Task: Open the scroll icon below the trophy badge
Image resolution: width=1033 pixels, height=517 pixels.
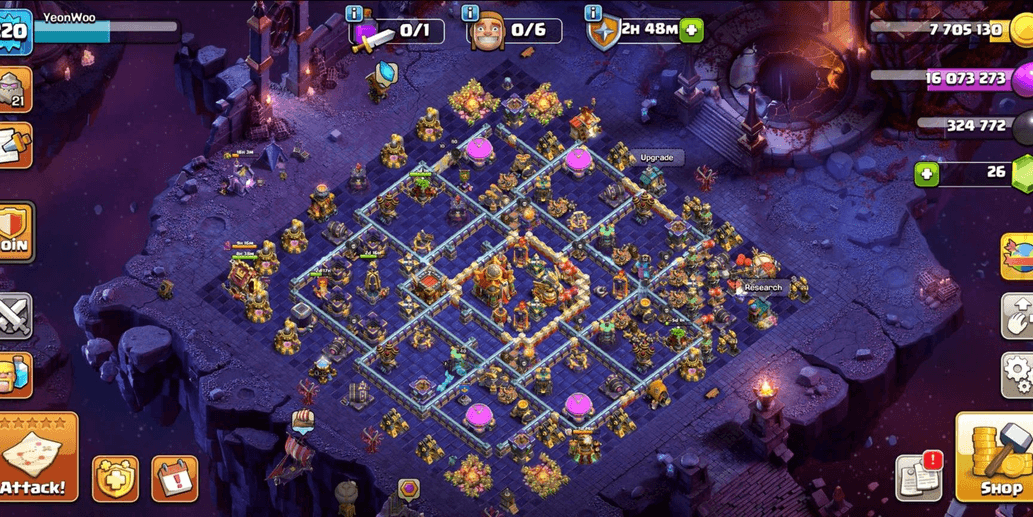Action: click(x=15, y=146)
